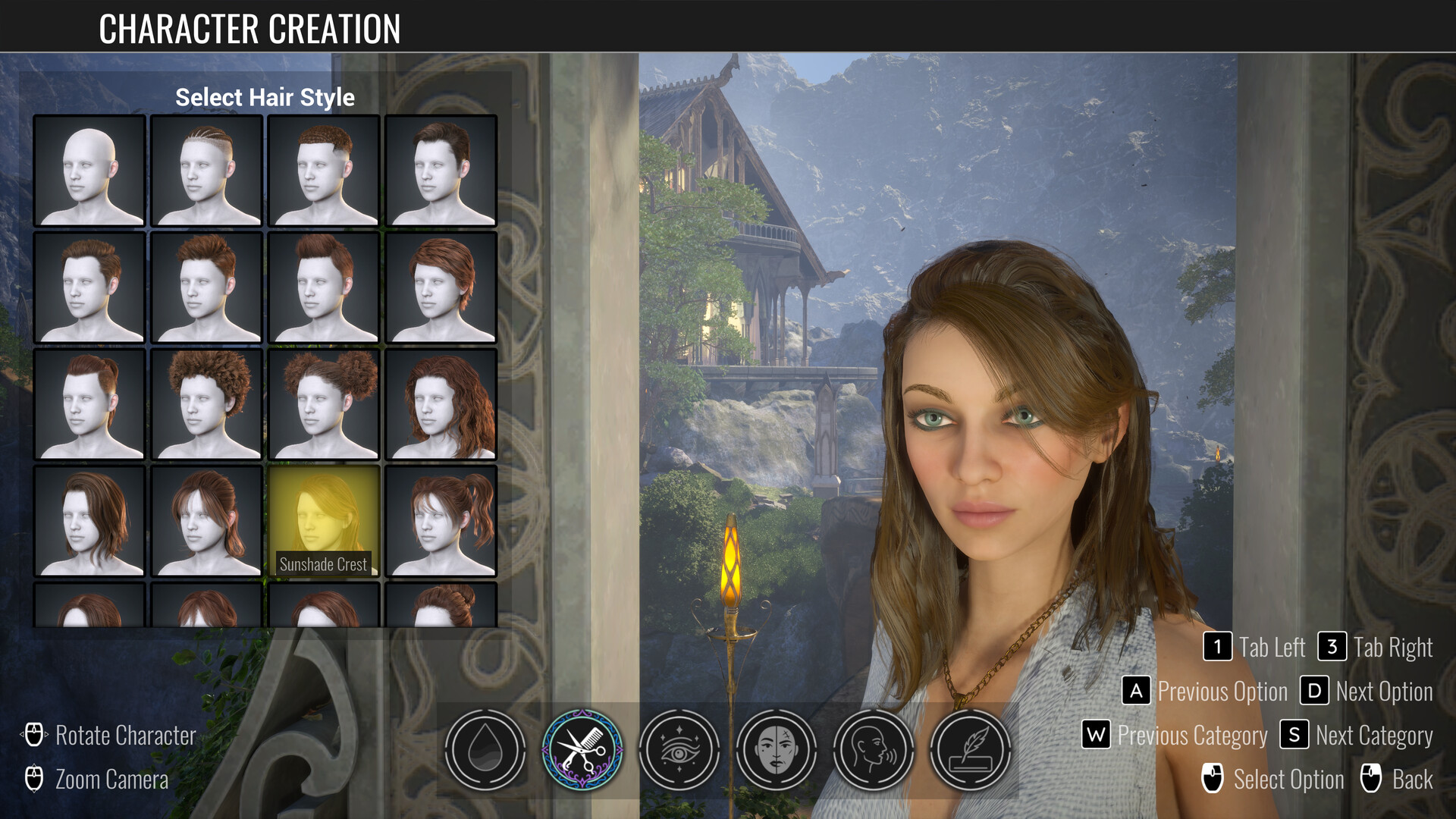
Task: Select the shoulder-length wavy bob hairstyle
Action: click(89, 521)
